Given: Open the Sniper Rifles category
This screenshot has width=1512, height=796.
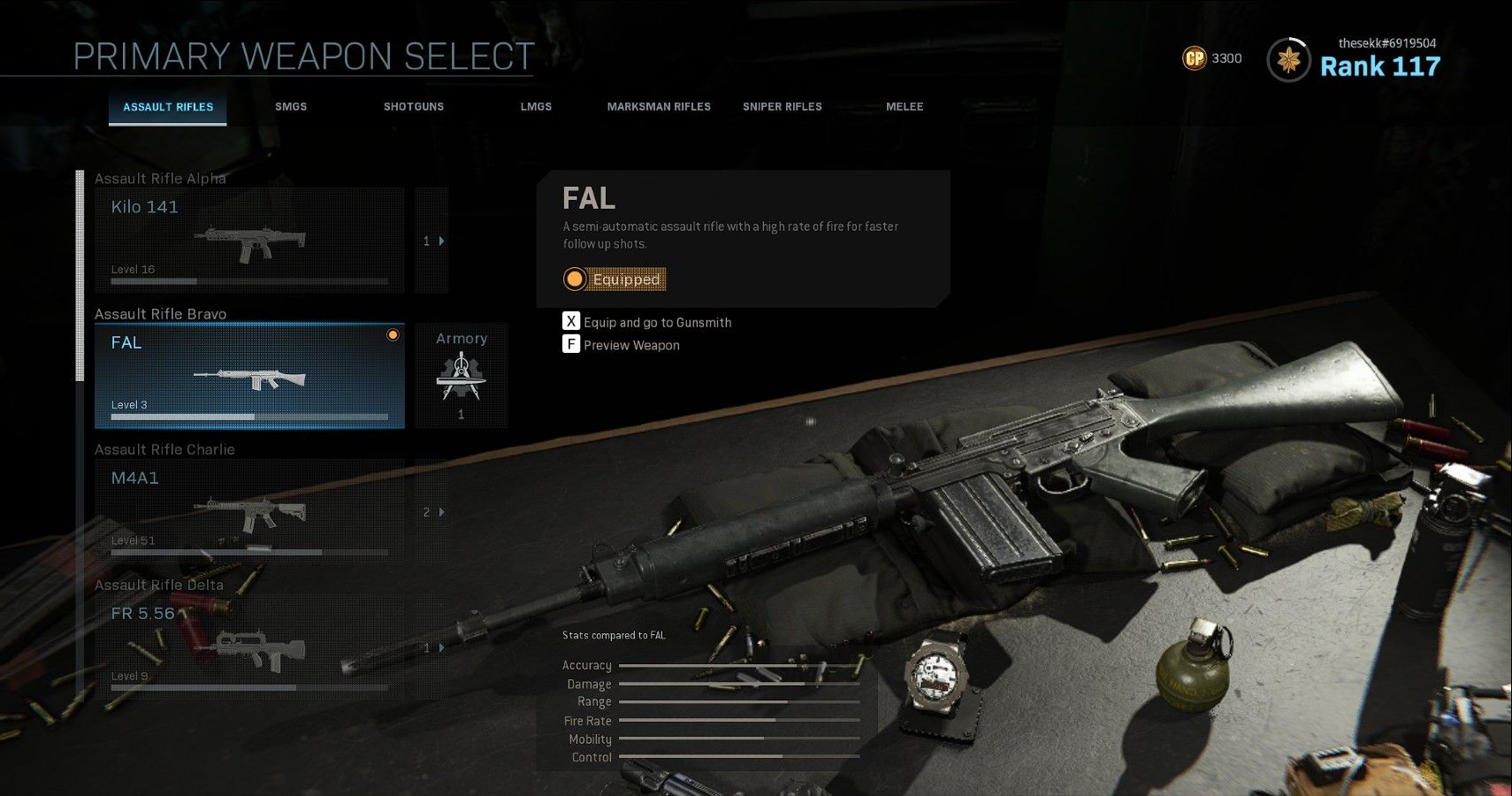Looking at the screenshot, I should click(x=782, y=106).
